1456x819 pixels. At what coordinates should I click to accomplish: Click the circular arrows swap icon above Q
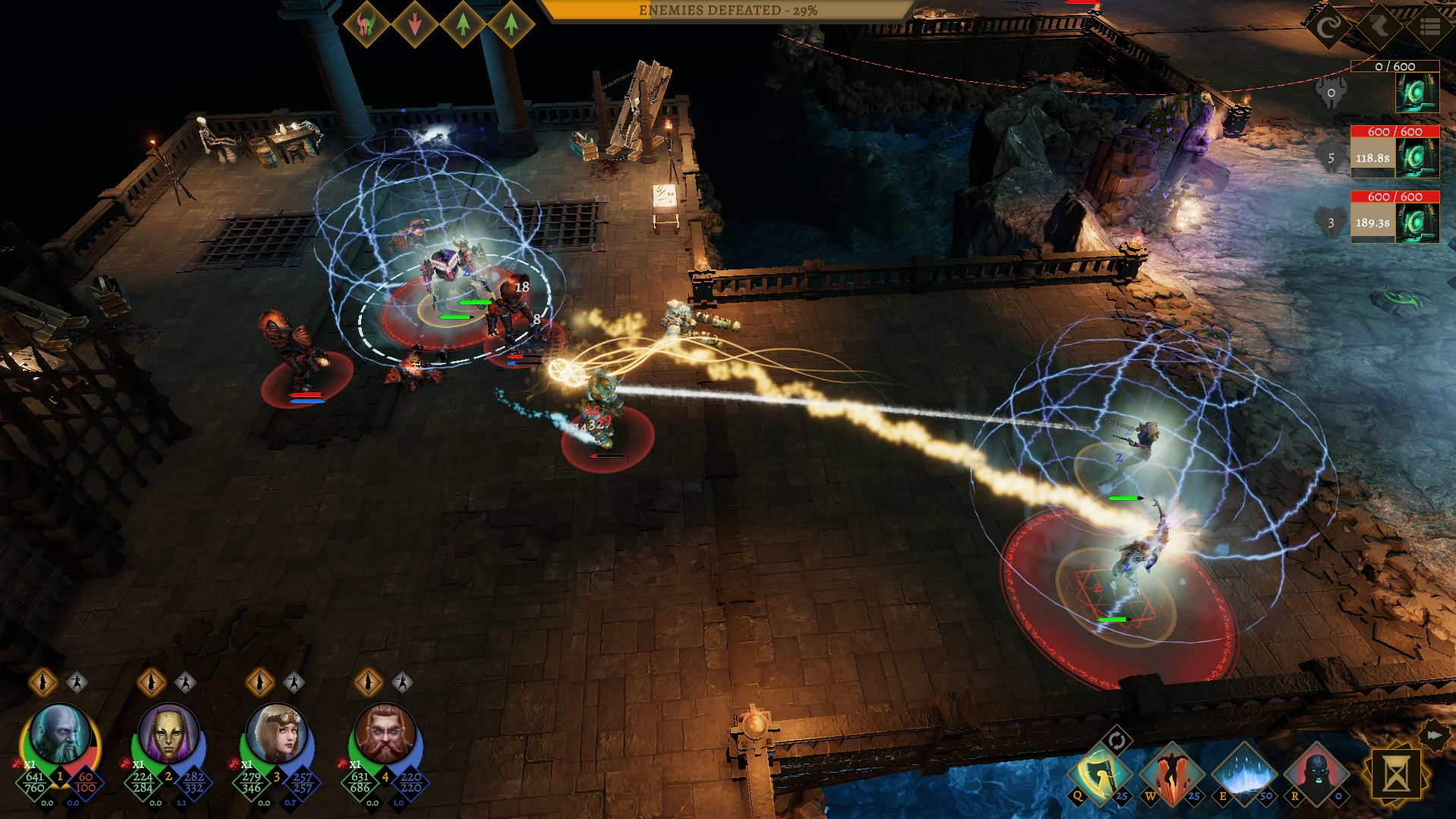1116,740
